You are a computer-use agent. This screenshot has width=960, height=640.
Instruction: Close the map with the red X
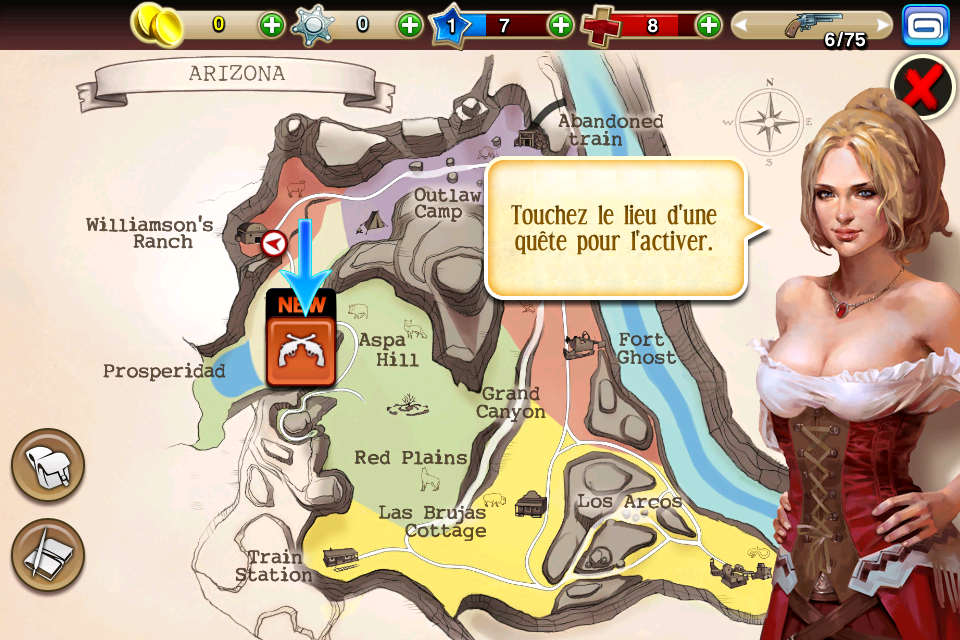pos(922,88)
